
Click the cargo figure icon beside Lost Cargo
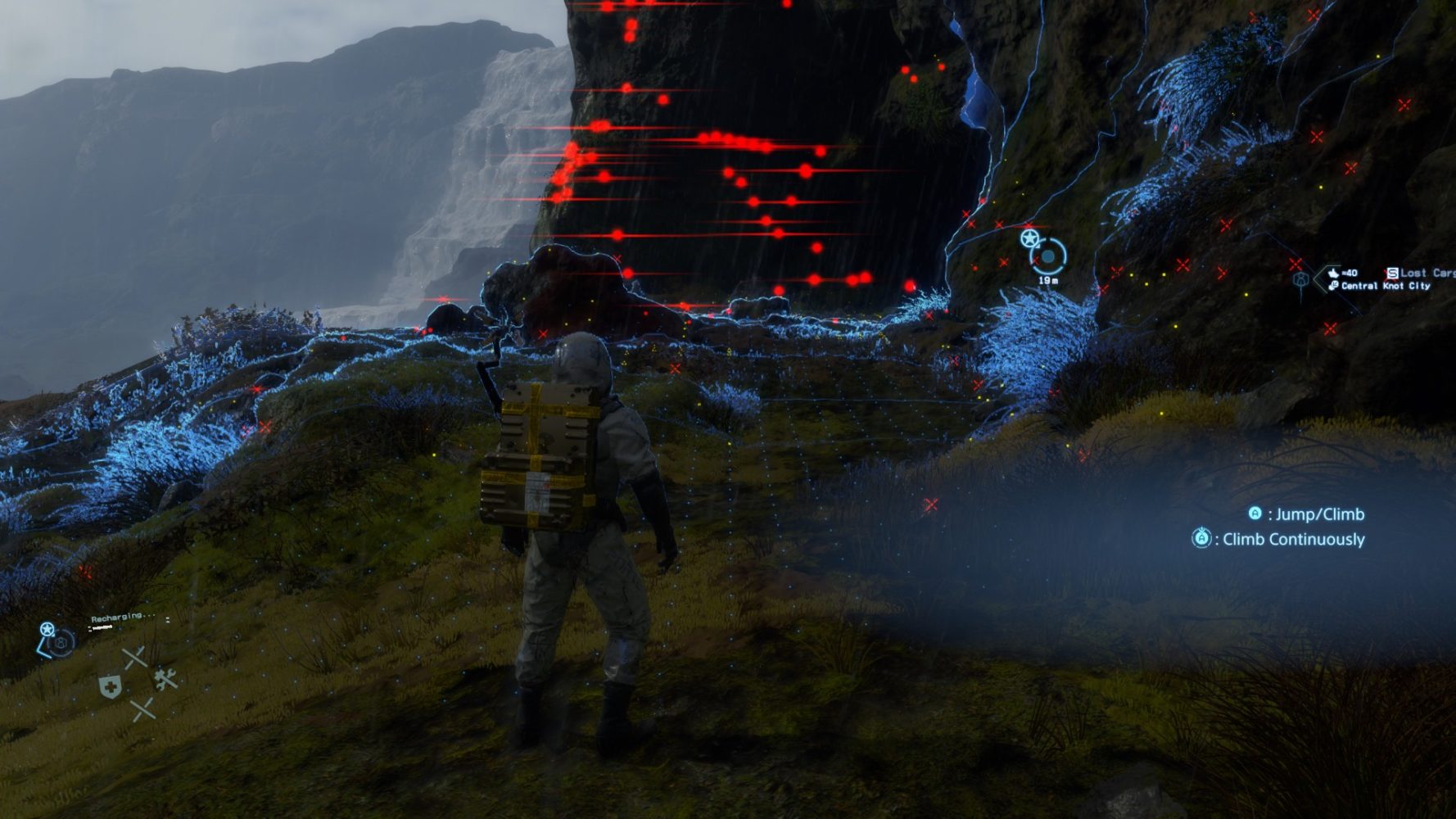1300,280
